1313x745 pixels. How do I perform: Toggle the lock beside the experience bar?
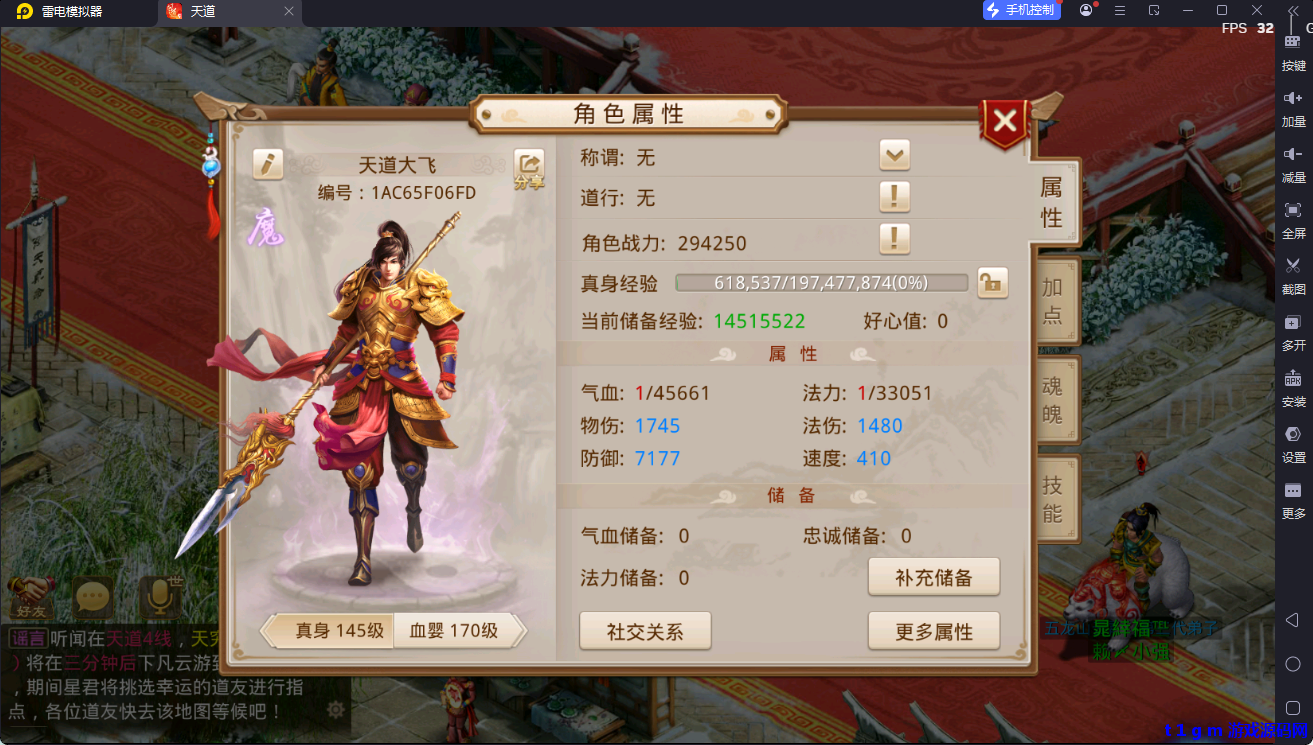(x=991, y=283)
